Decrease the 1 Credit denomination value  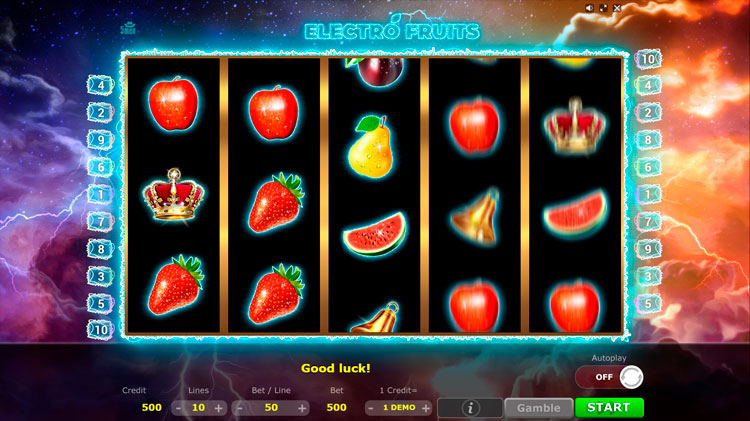(370, 408)
